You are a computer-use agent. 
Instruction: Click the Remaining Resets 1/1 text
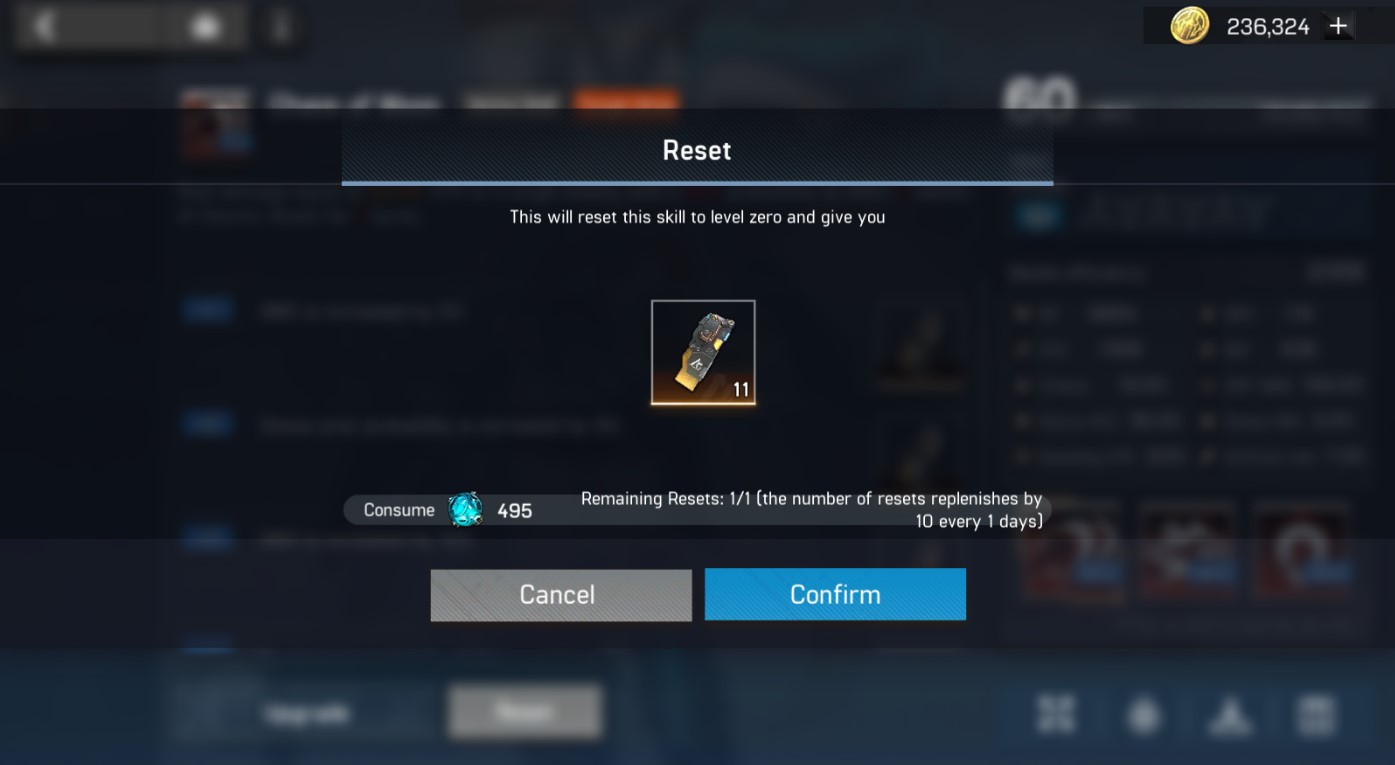810,509
